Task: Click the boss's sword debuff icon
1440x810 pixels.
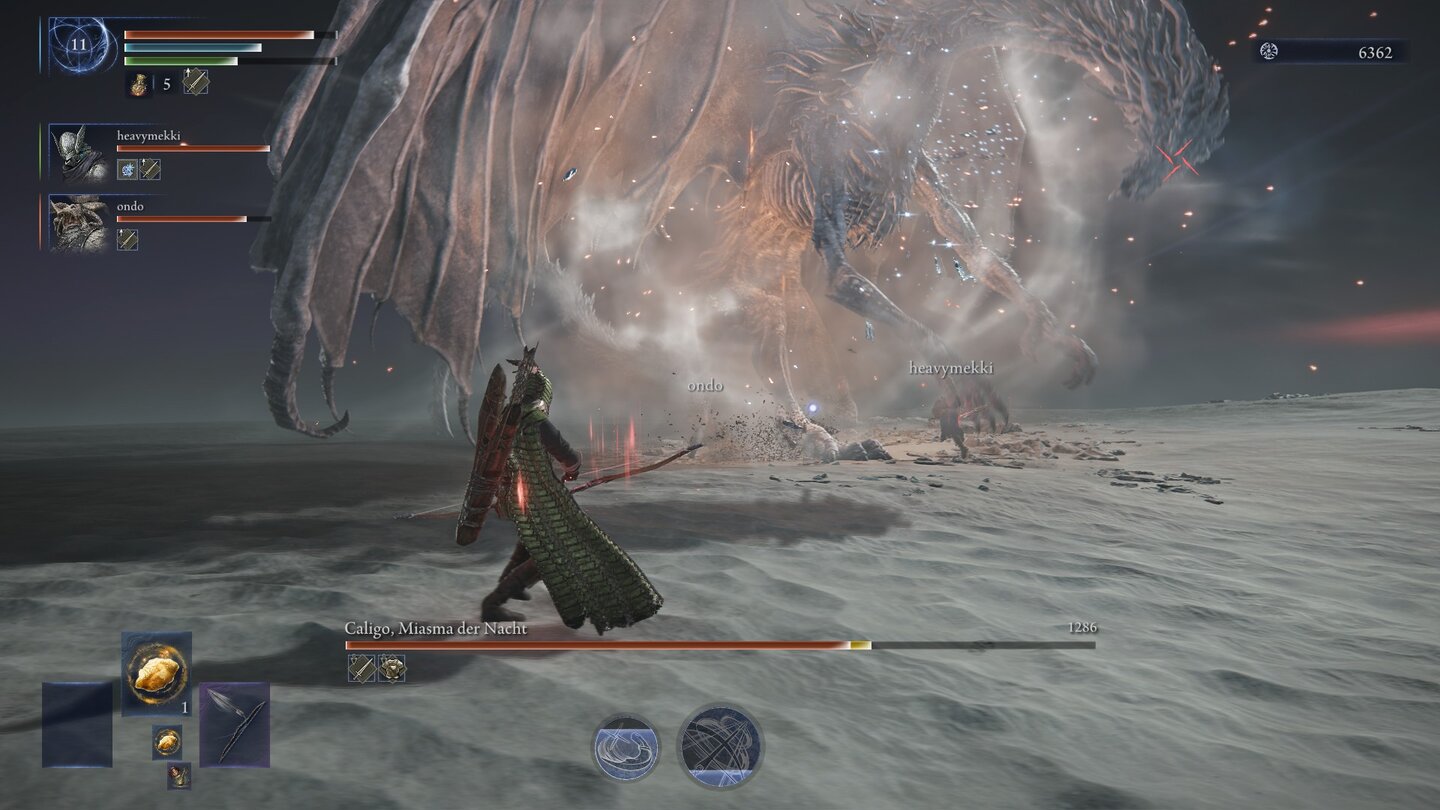Action: coord(361,668)
